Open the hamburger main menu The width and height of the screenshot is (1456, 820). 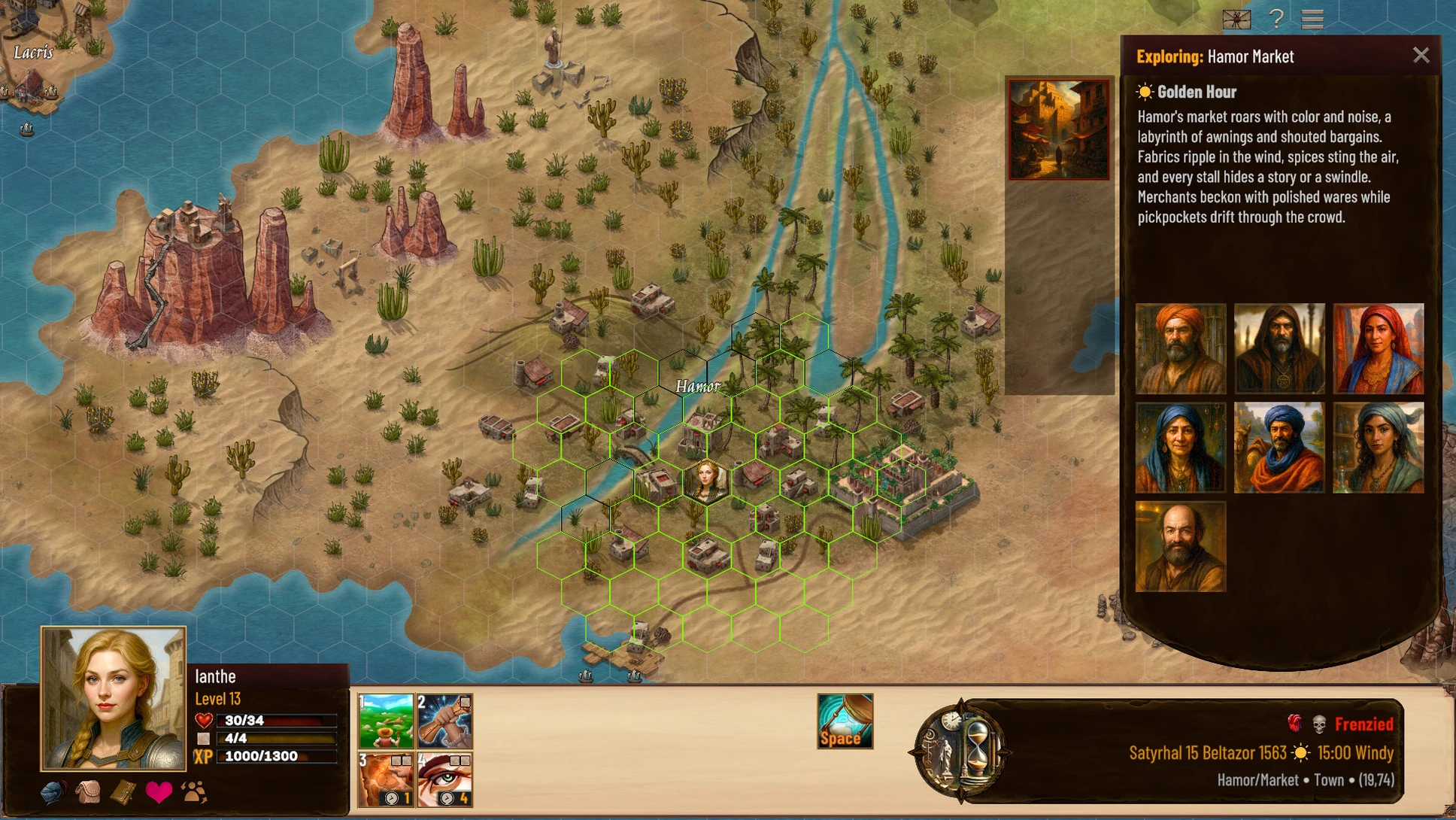click(1312, 19)
